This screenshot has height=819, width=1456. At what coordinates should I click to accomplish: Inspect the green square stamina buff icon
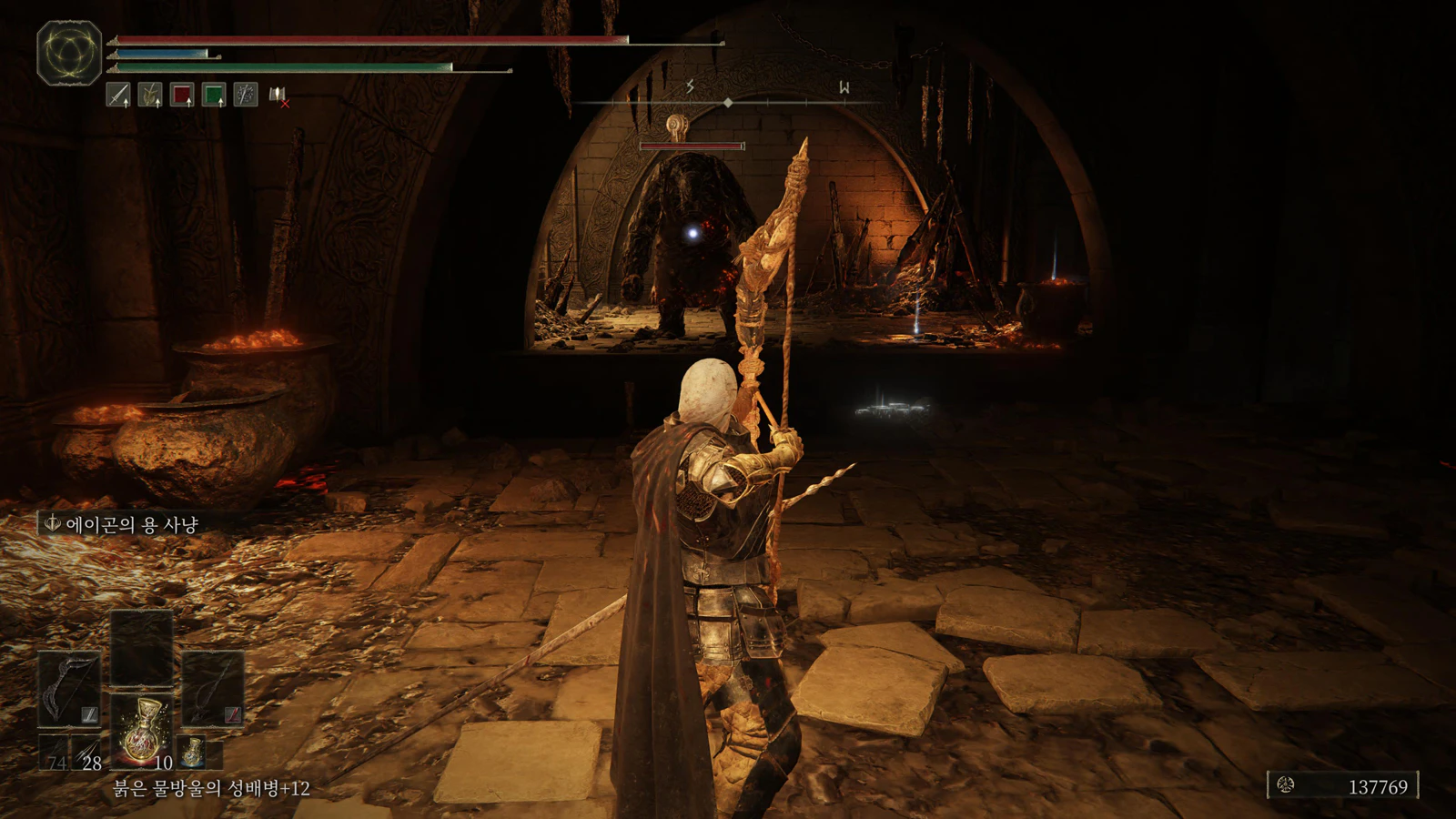[214, 94]
